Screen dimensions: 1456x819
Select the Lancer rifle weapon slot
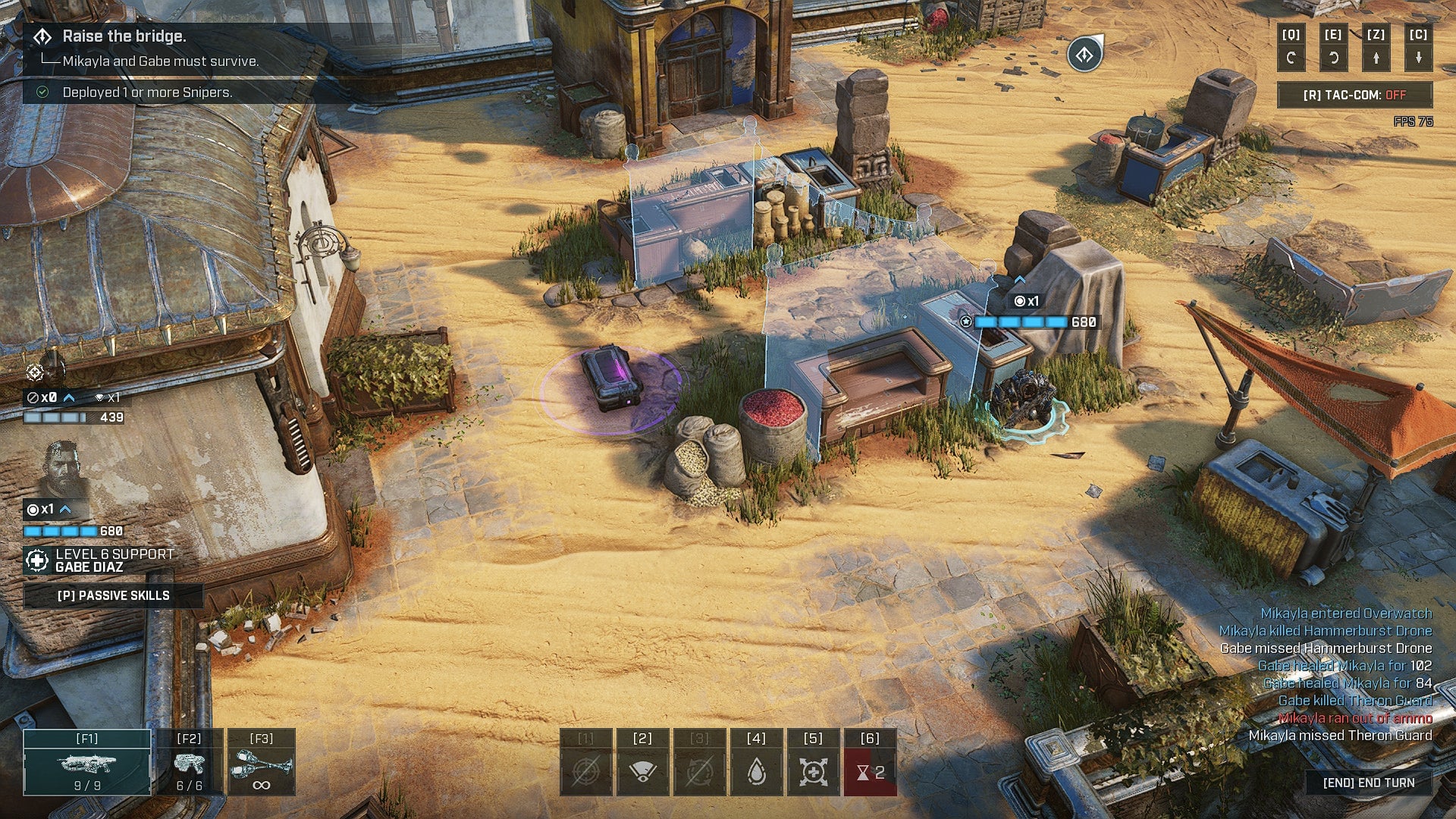pyautogui.click(x=86, y=762)
